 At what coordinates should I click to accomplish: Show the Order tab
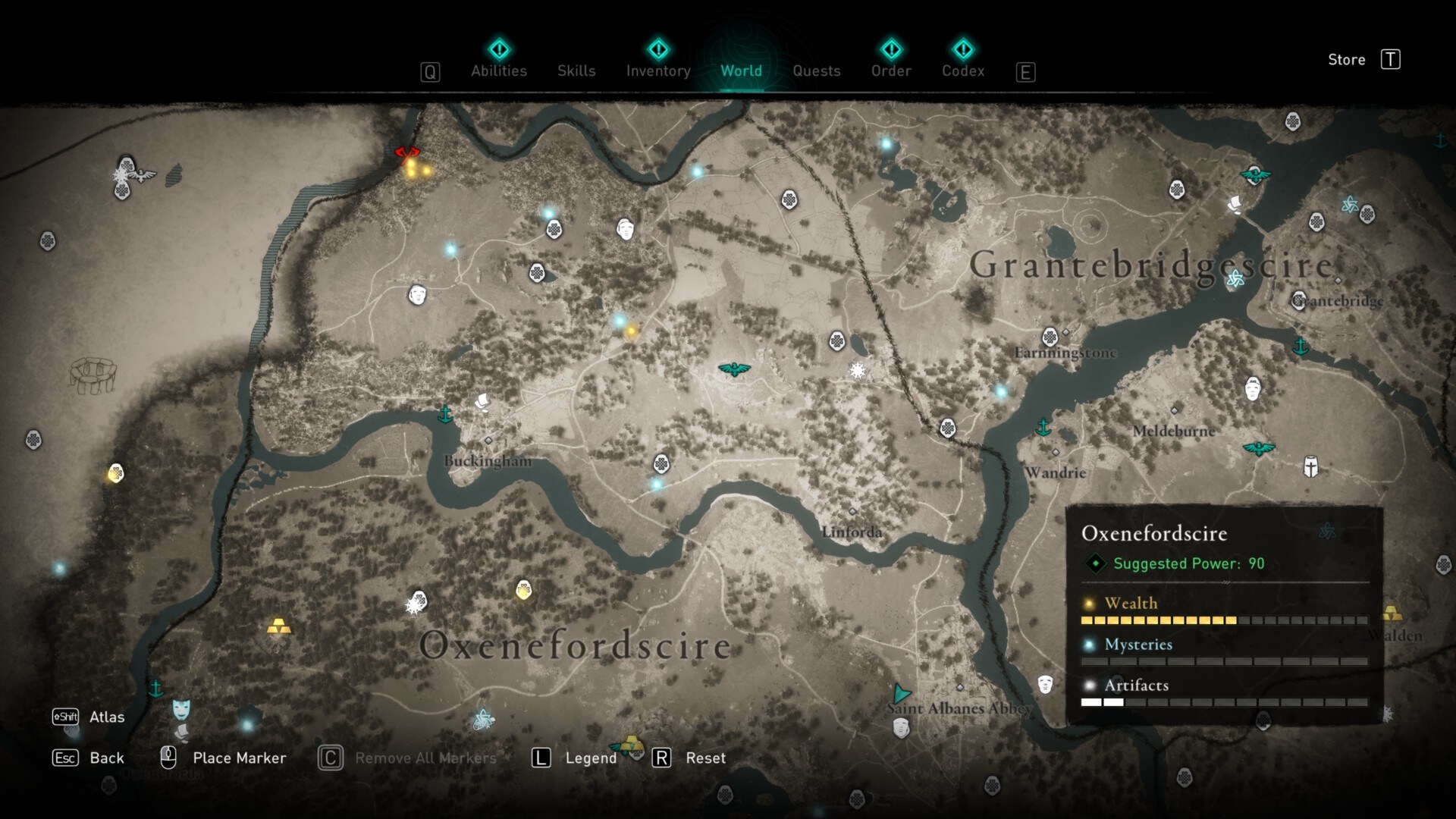pos(891,71)
